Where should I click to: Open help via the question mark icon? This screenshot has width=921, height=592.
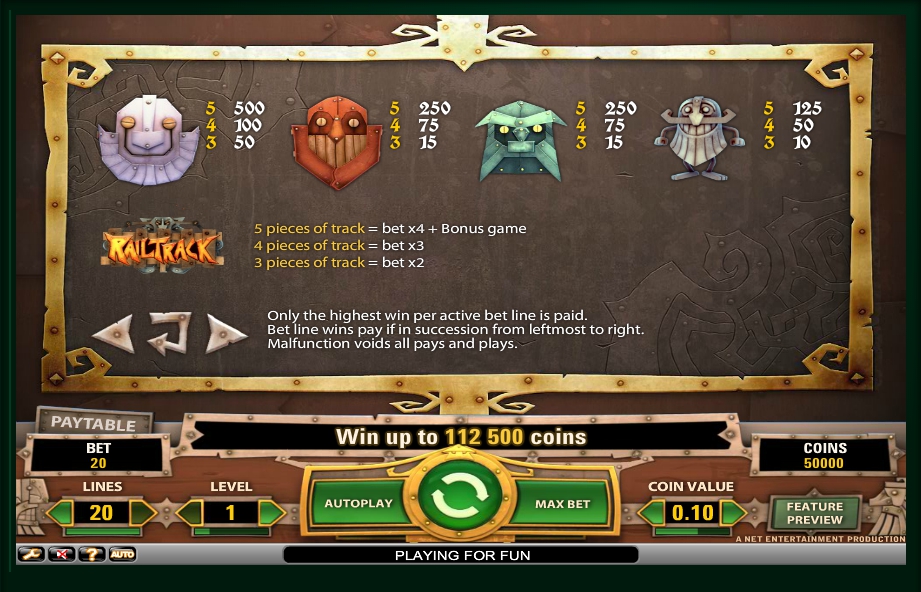click(91, 553)
